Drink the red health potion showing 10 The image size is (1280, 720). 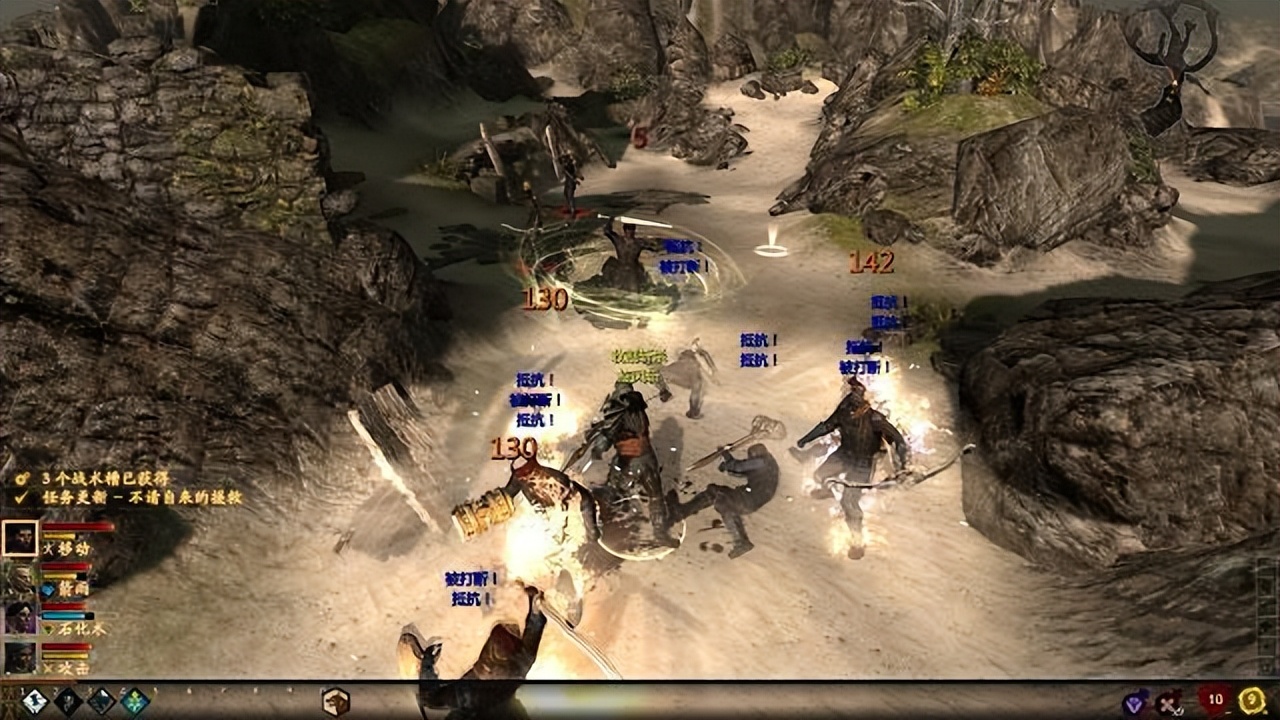click(x=1215, y=701)
